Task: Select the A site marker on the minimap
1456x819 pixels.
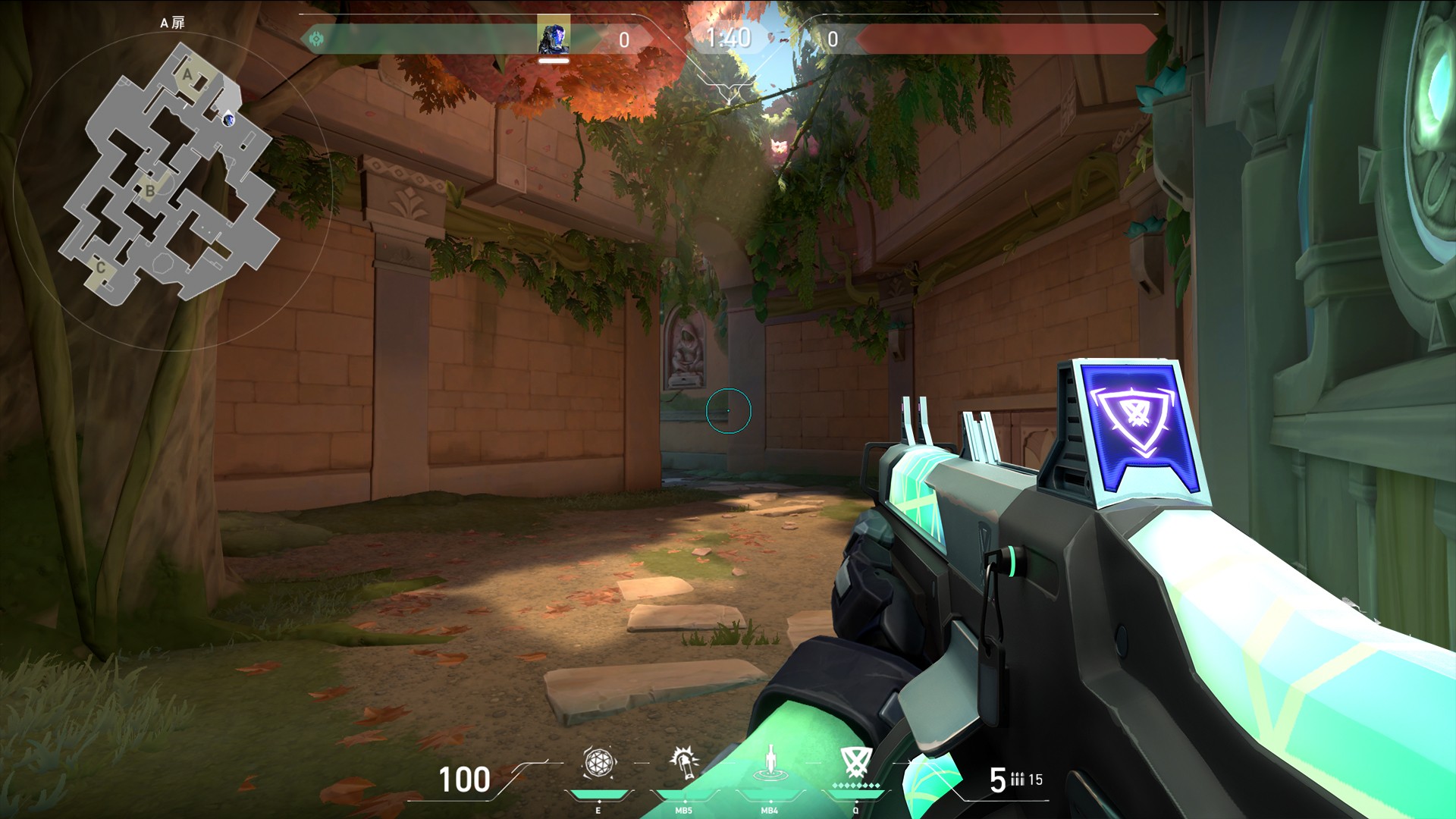Action: (x=187, y=74)
